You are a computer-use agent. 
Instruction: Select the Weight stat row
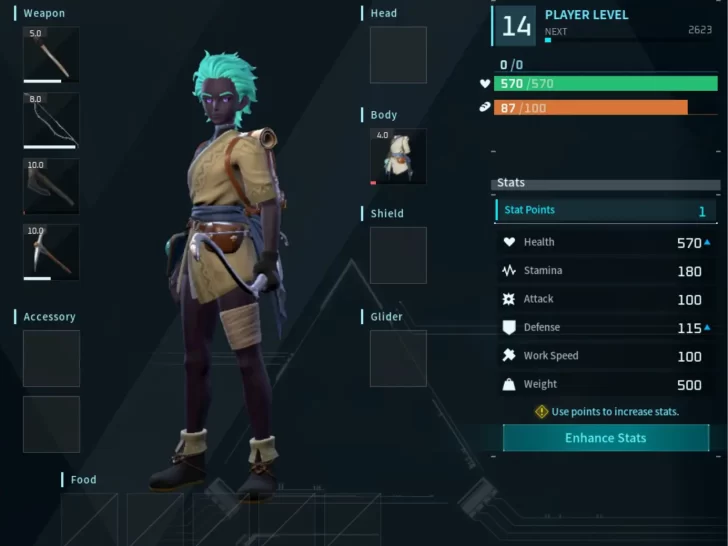[606, 384]
